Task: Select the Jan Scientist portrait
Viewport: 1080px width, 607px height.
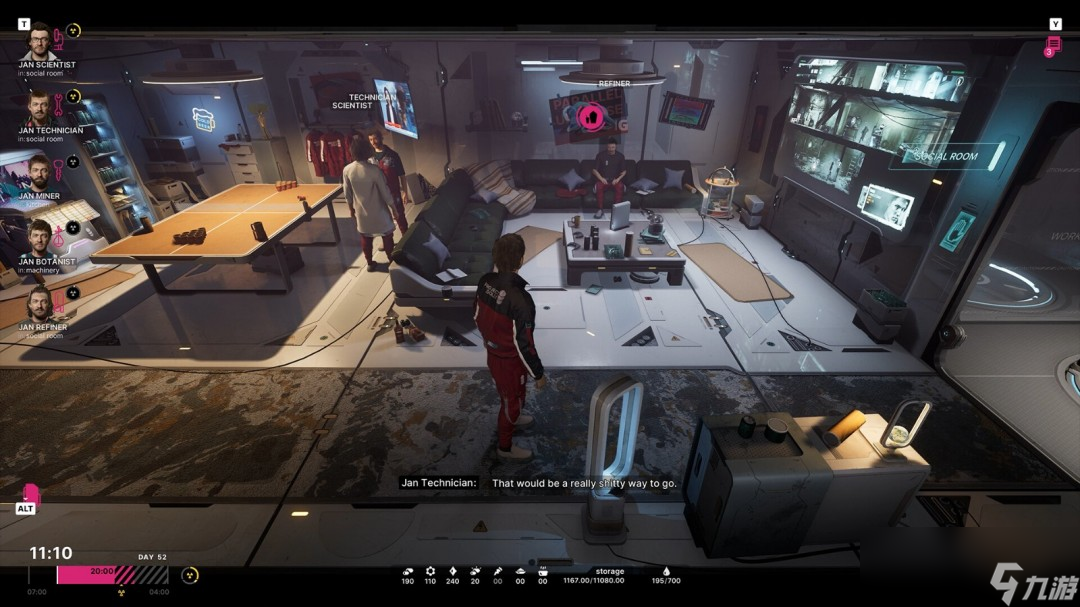Action: (x=39, y=44)
